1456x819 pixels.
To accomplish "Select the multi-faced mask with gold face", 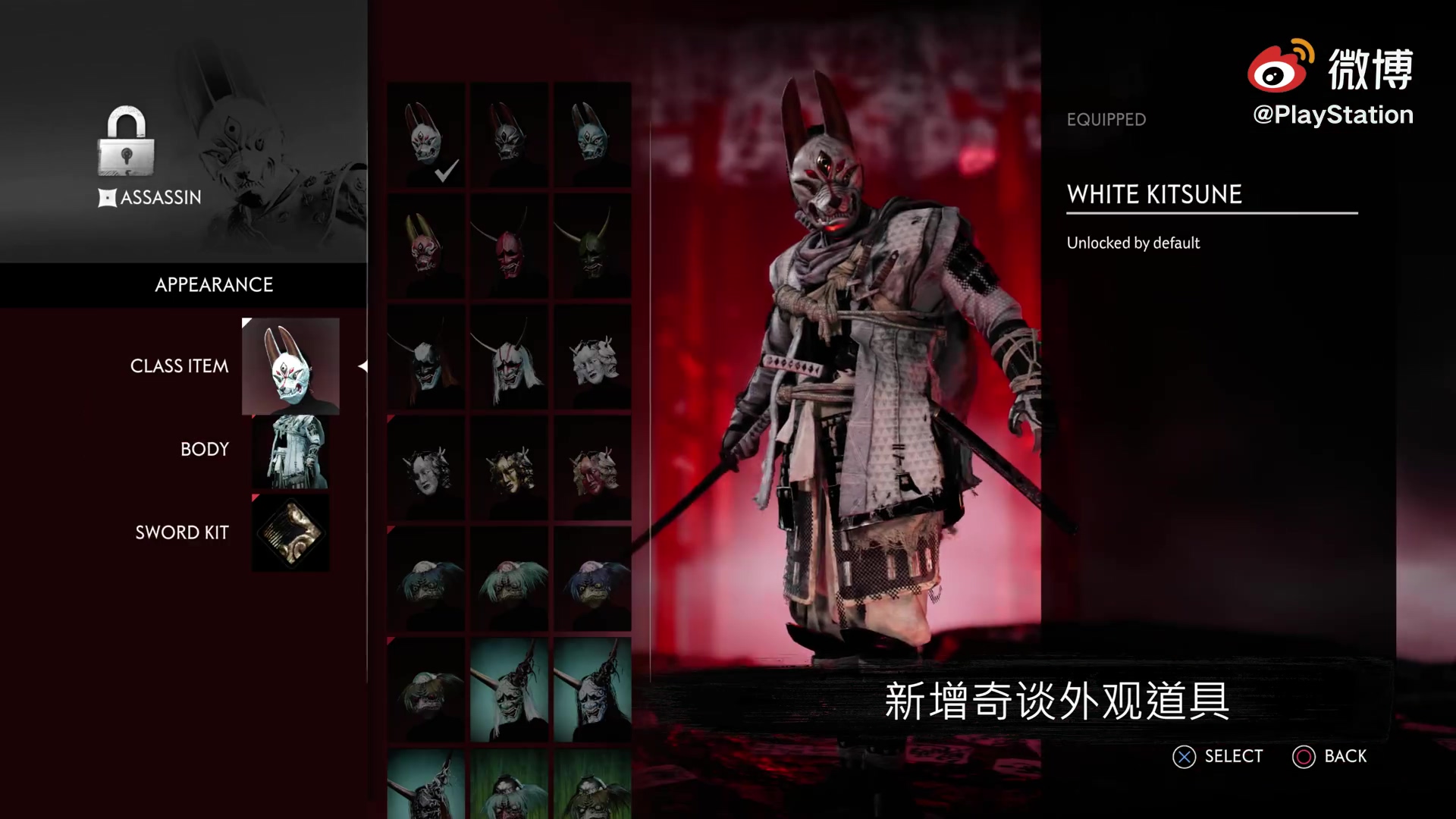I will (509, 468).
